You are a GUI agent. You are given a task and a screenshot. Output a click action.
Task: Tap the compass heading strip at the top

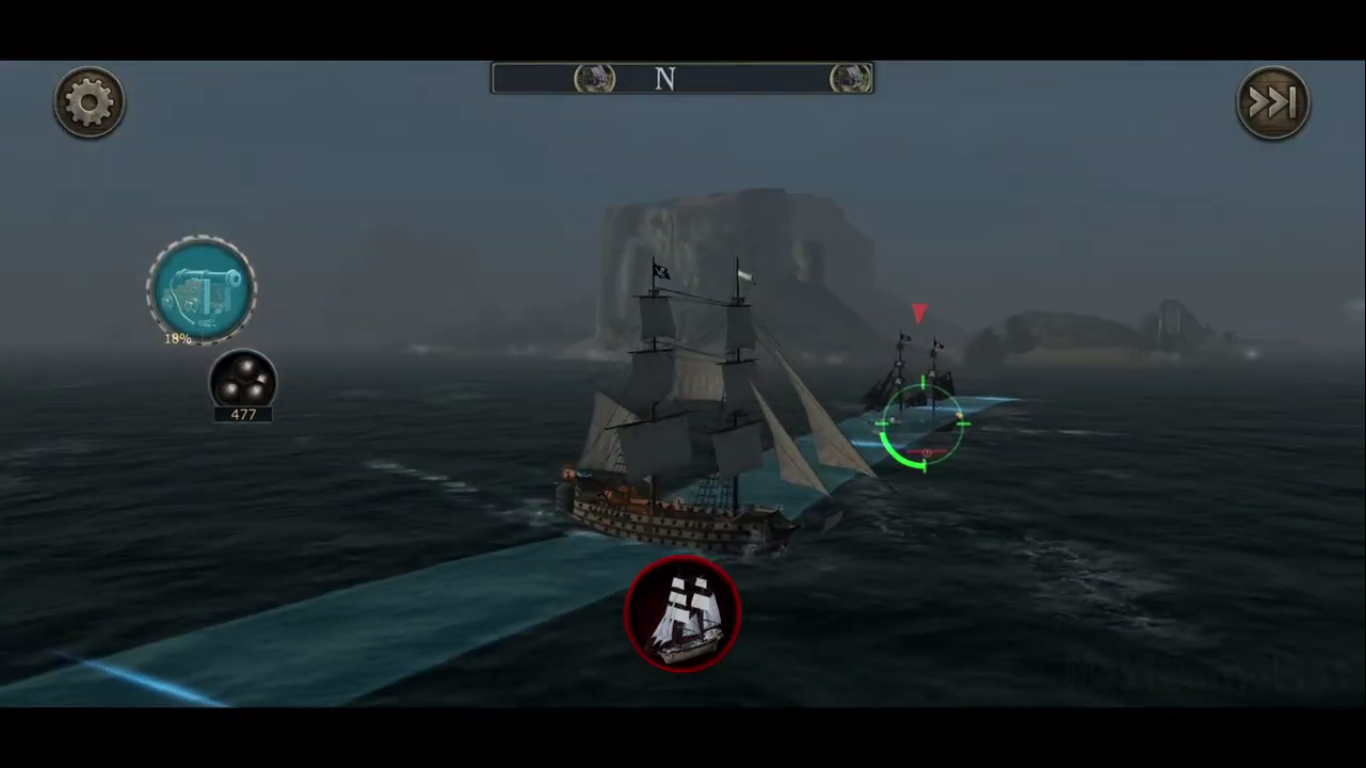click(x=683, y=78)
